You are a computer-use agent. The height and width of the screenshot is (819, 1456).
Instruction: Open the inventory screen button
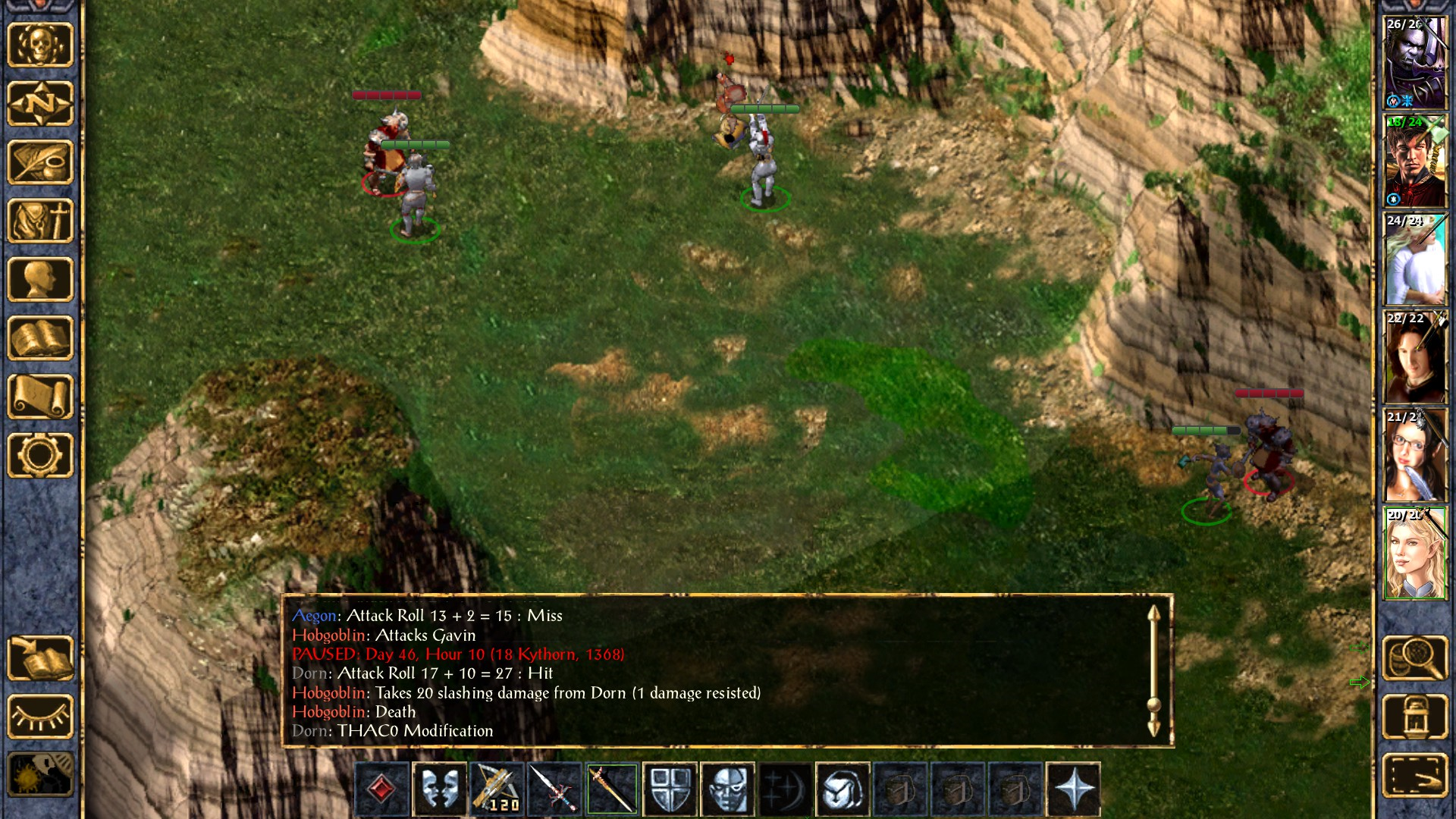40,221
